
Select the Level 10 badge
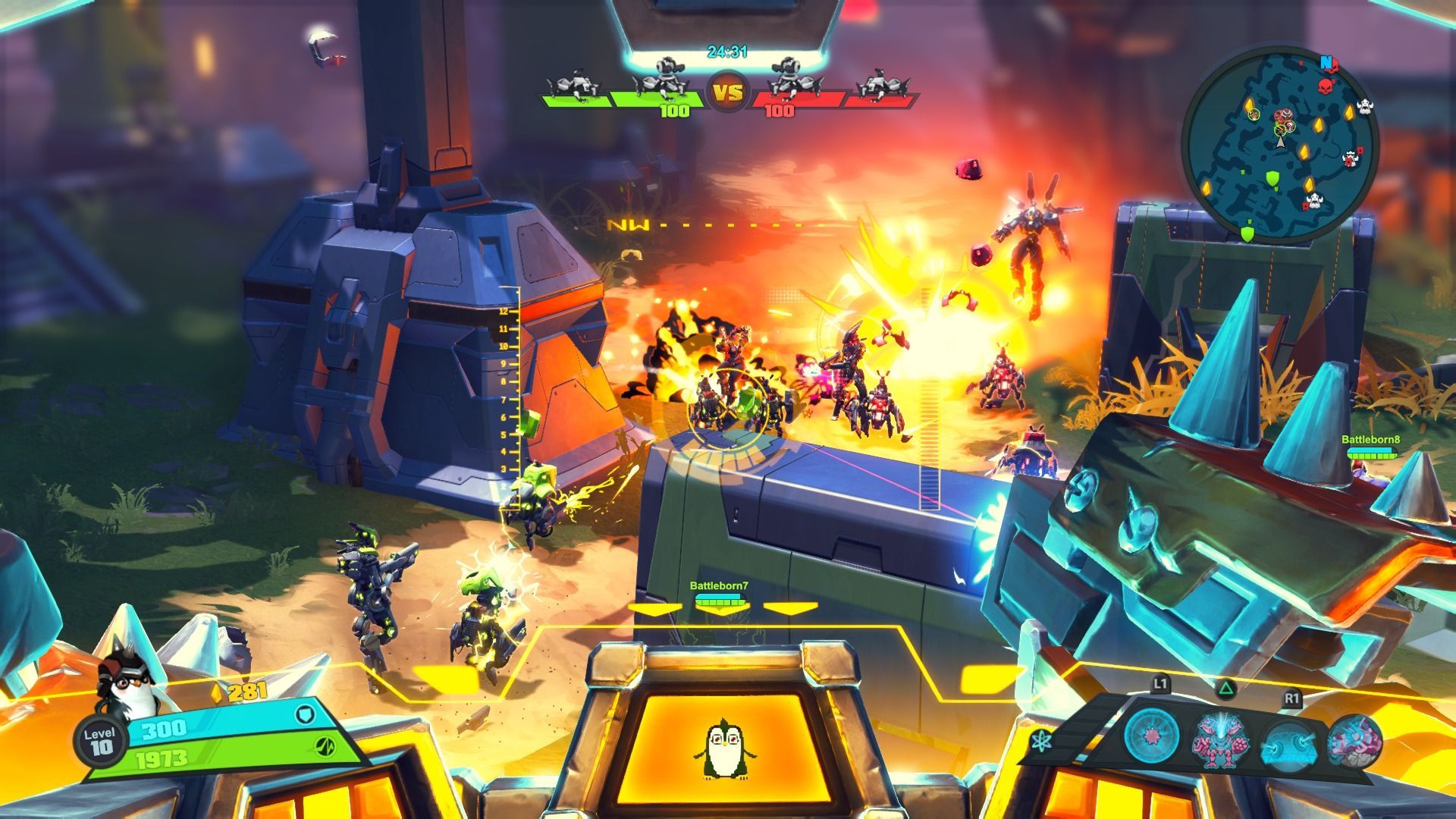click(100, 741)
